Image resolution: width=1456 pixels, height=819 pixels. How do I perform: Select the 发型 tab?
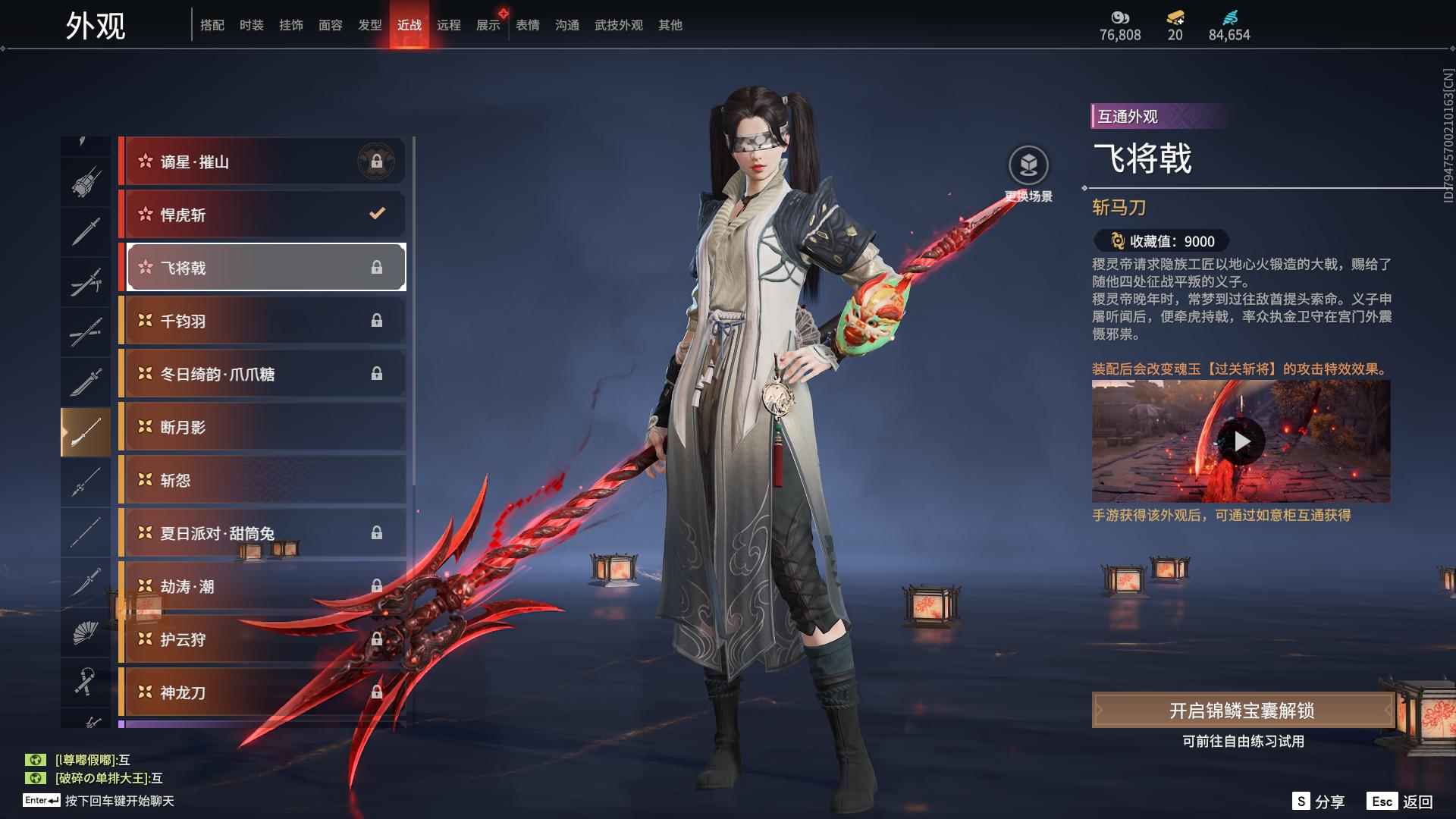point(369,25)
